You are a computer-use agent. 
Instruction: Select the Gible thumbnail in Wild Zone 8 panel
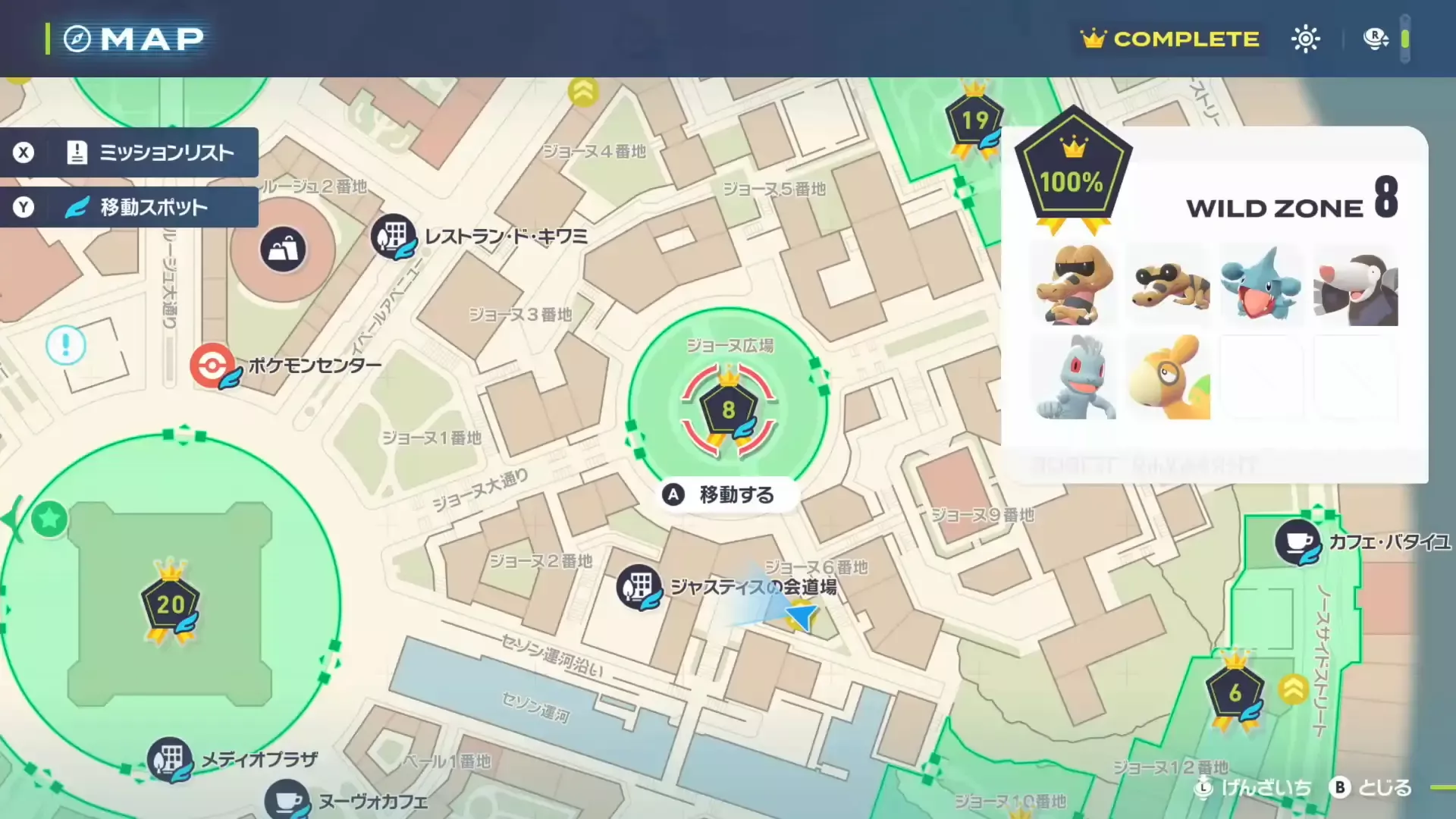point(1262,286)
